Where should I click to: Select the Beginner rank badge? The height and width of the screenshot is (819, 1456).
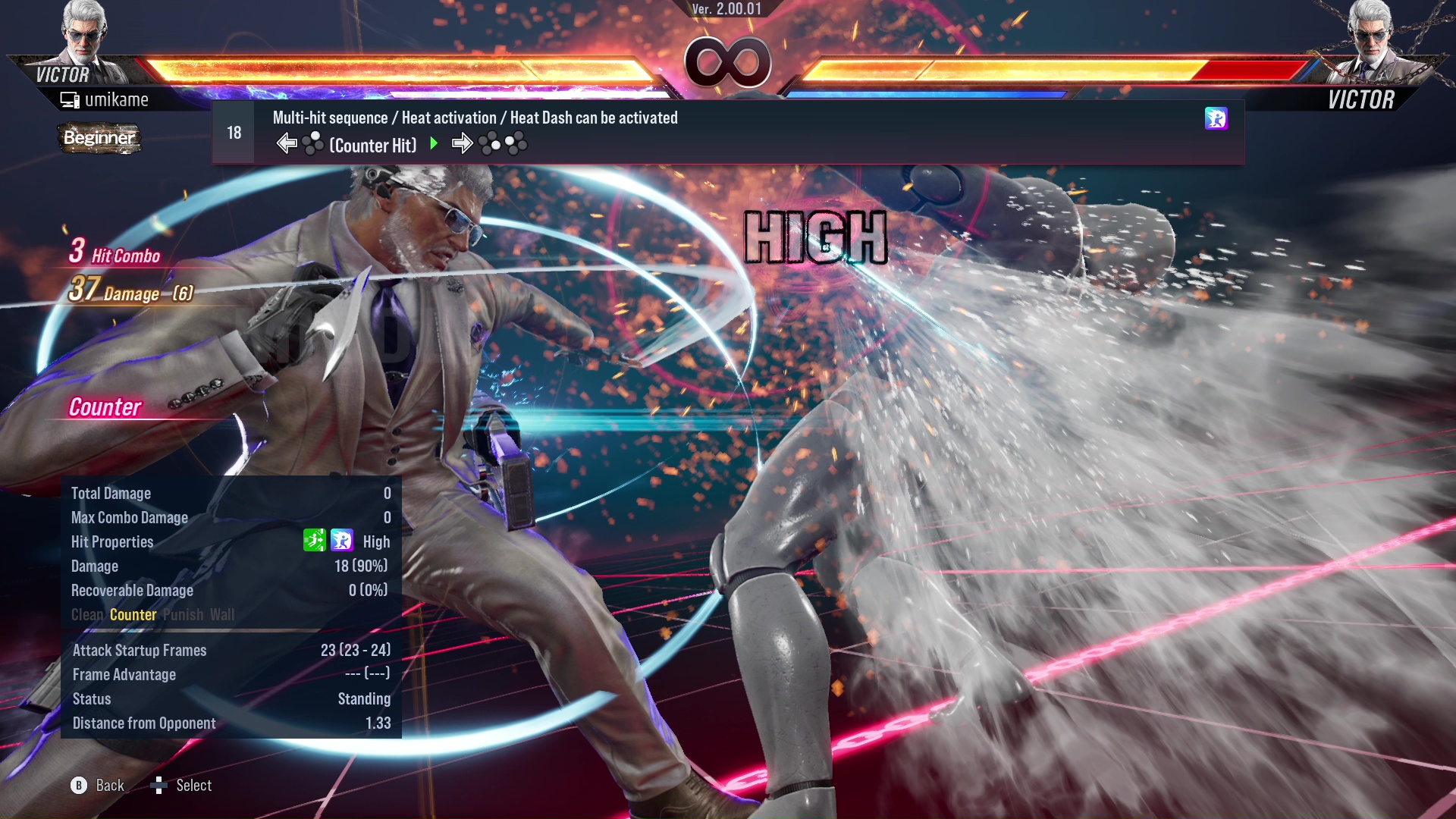99,139
